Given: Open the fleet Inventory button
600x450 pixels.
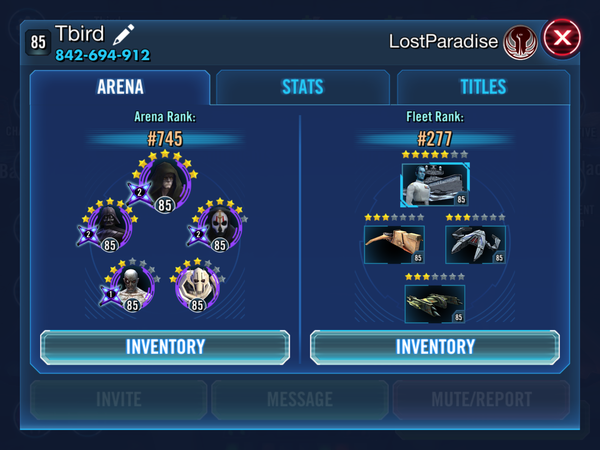Looking at the screenshot, I should point(435,347).
